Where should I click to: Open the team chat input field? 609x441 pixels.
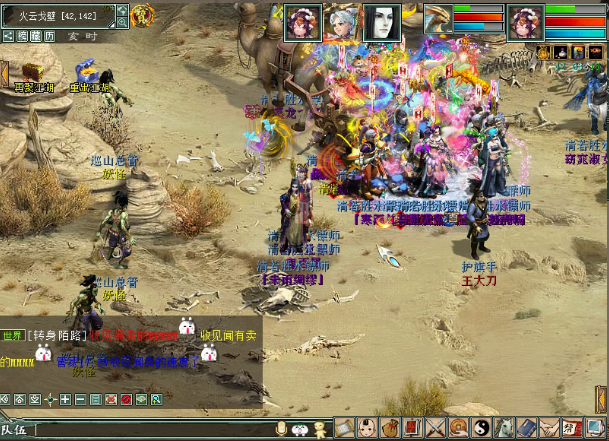point(150,430)
